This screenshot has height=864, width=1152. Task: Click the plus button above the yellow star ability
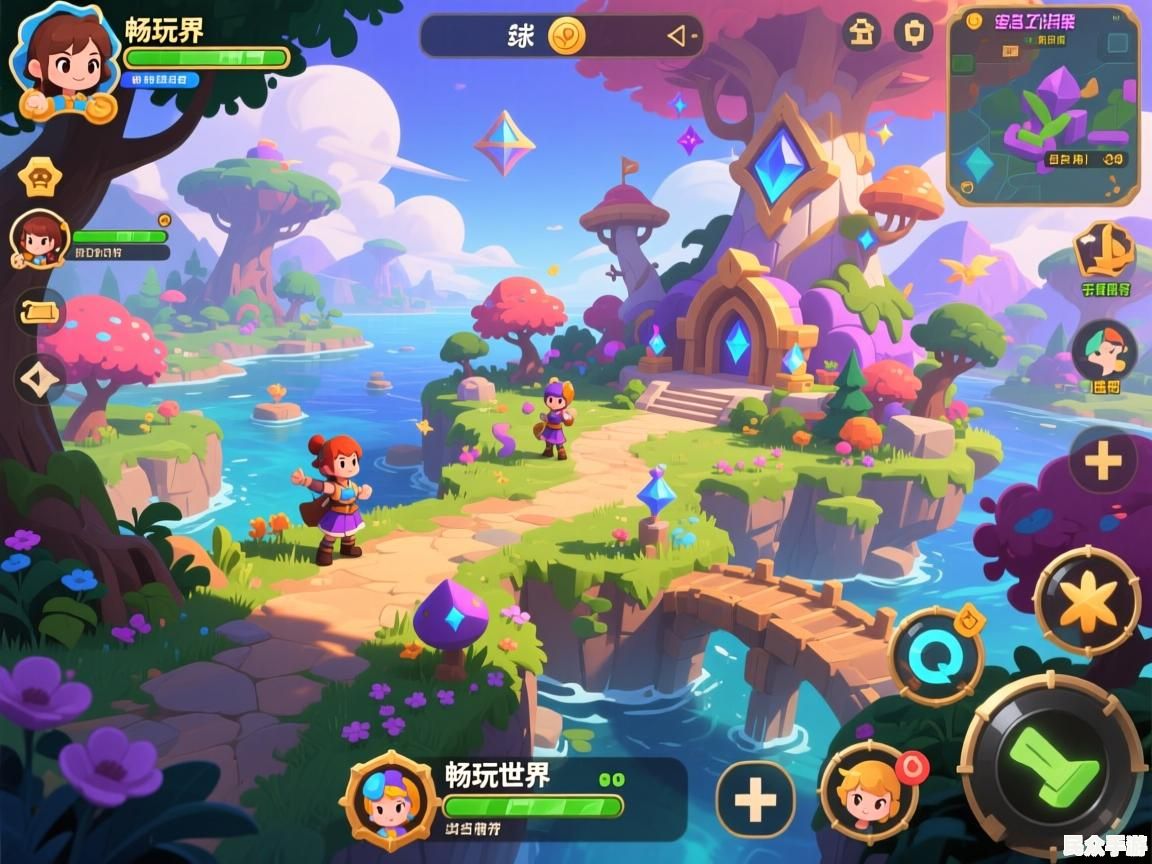click(1103, 461)
